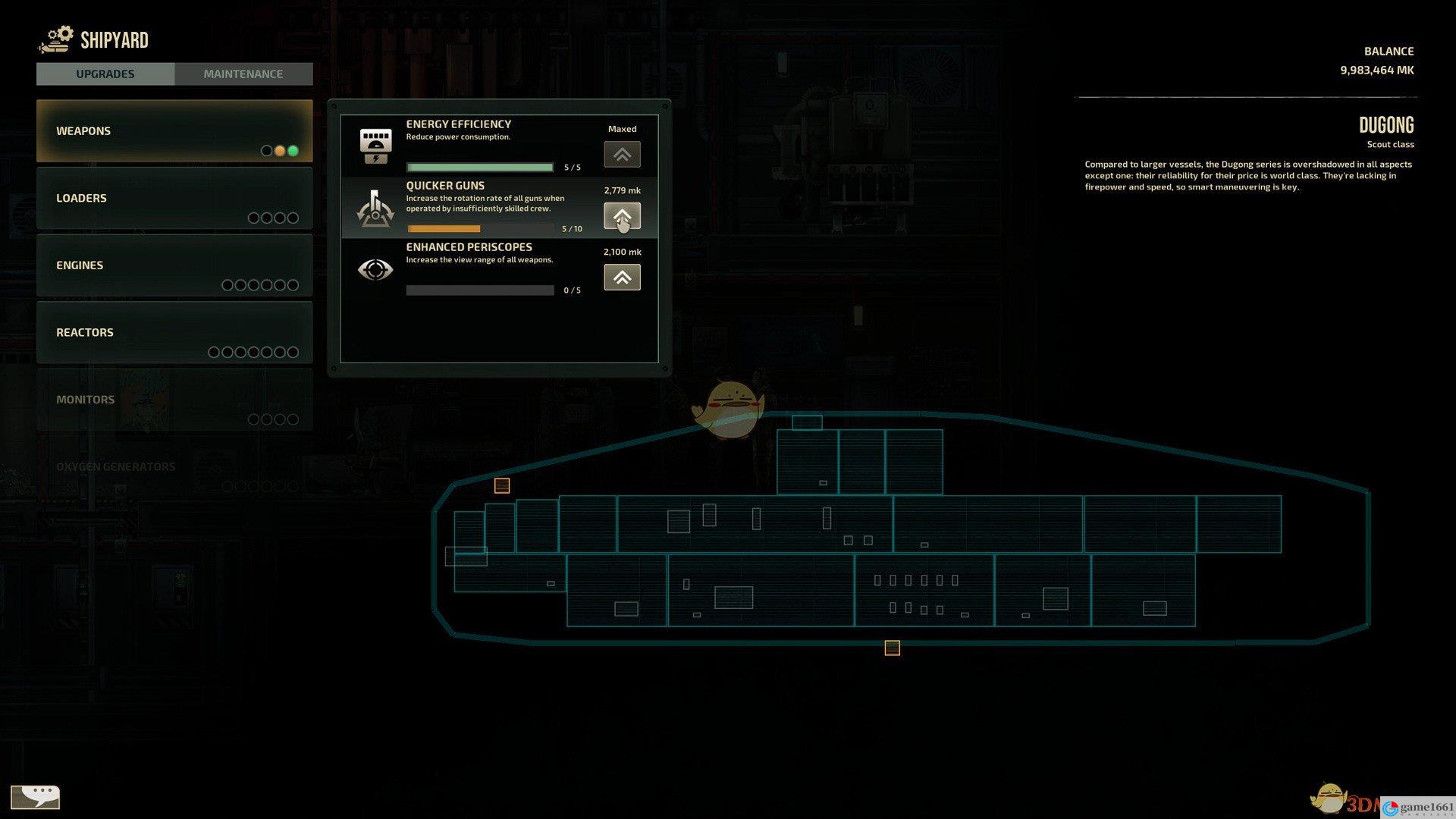Select the Monitors category

[x=174, y=400]
